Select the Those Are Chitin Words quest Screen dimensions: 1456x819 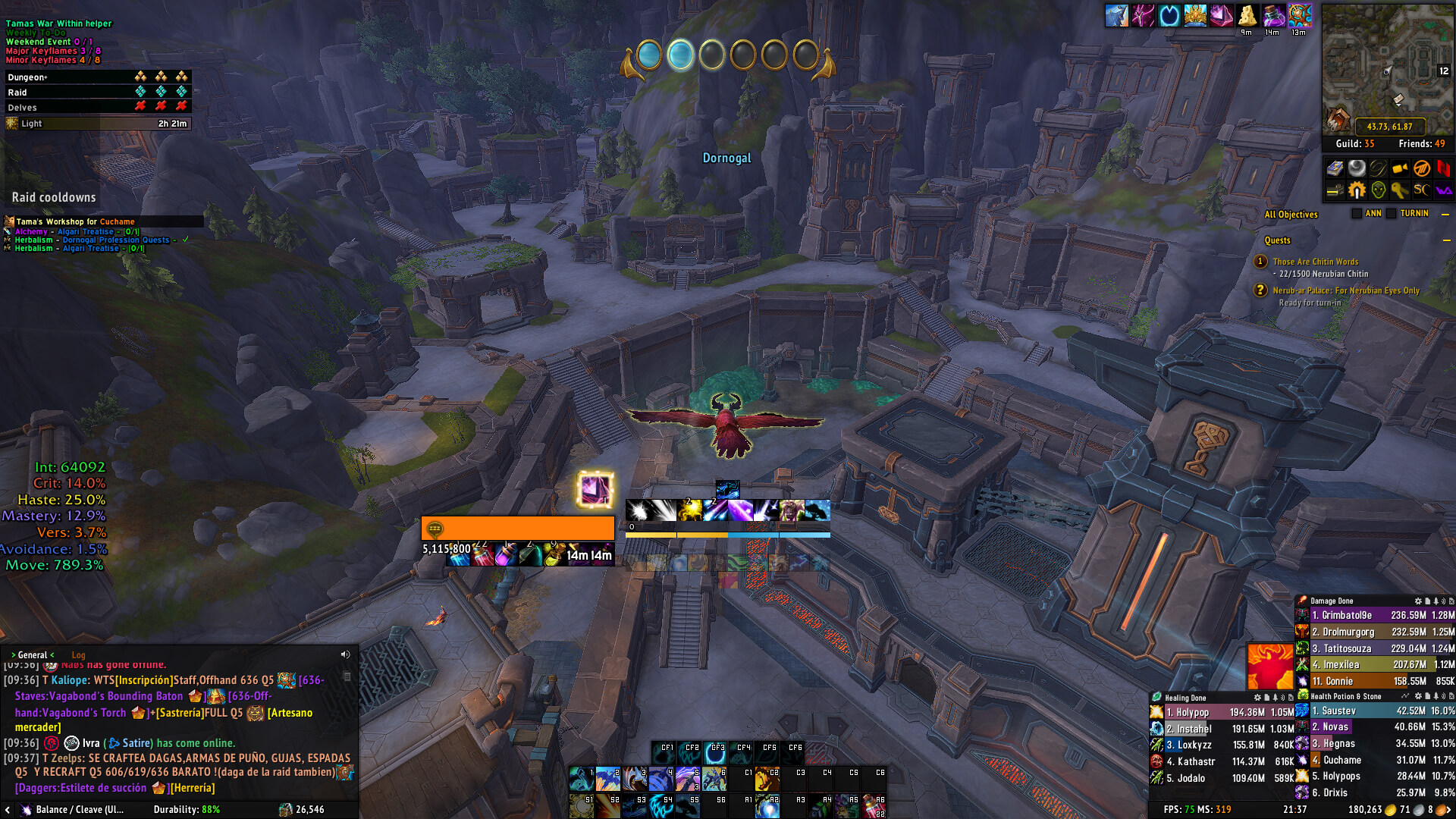point(1315,262)
